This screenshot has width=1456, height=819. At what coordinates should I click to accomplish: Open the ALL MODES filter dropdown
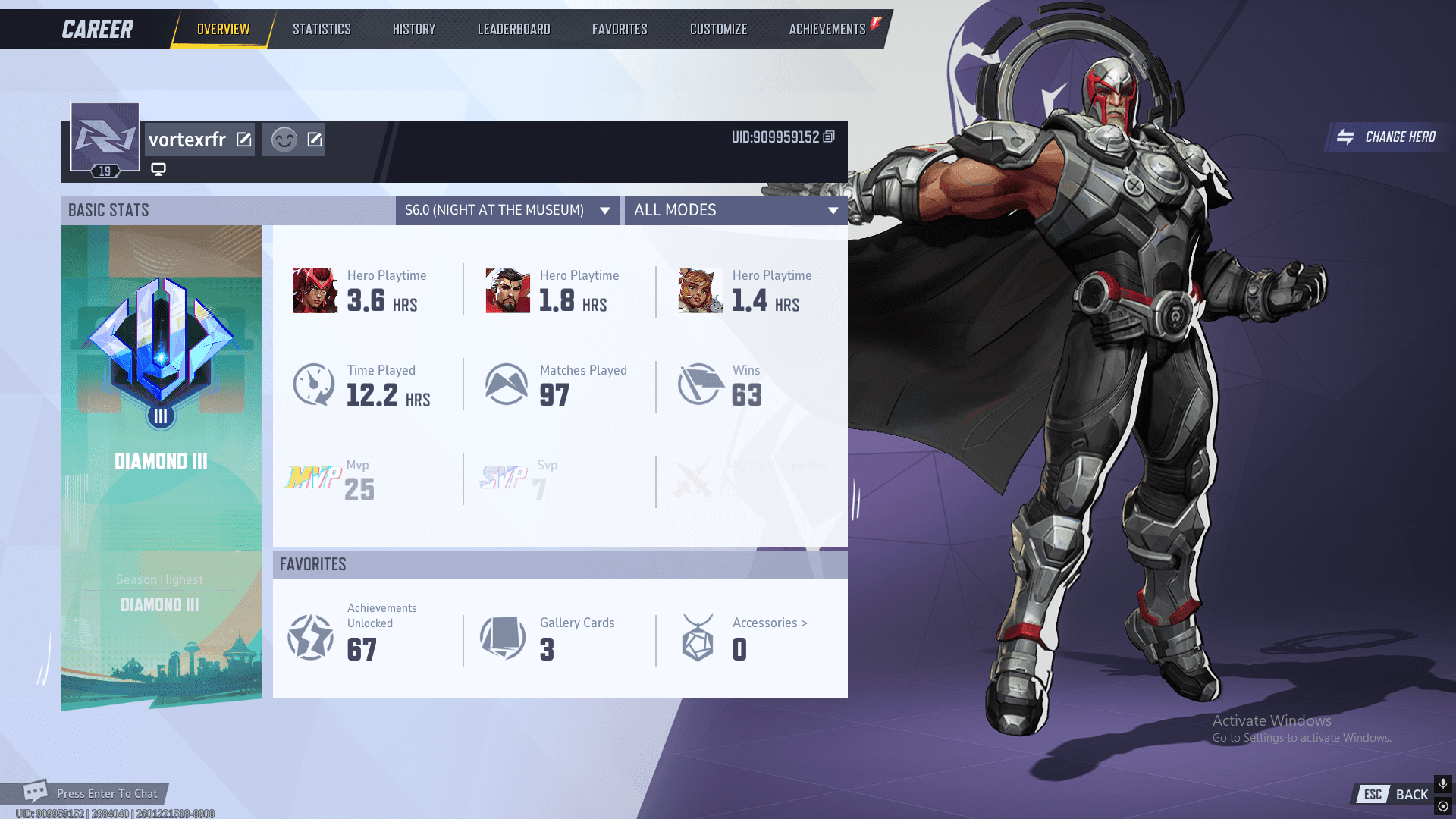click(x=734, y=210)
